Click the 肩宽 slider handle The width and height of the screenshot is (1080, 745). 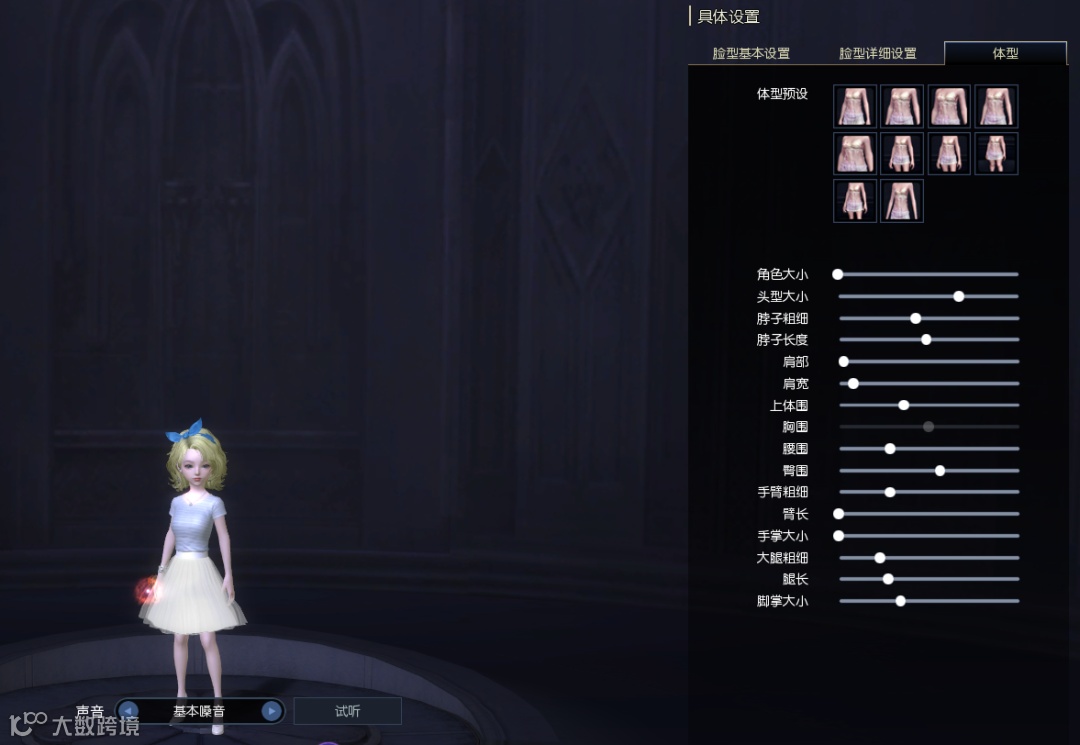[853, 383]
